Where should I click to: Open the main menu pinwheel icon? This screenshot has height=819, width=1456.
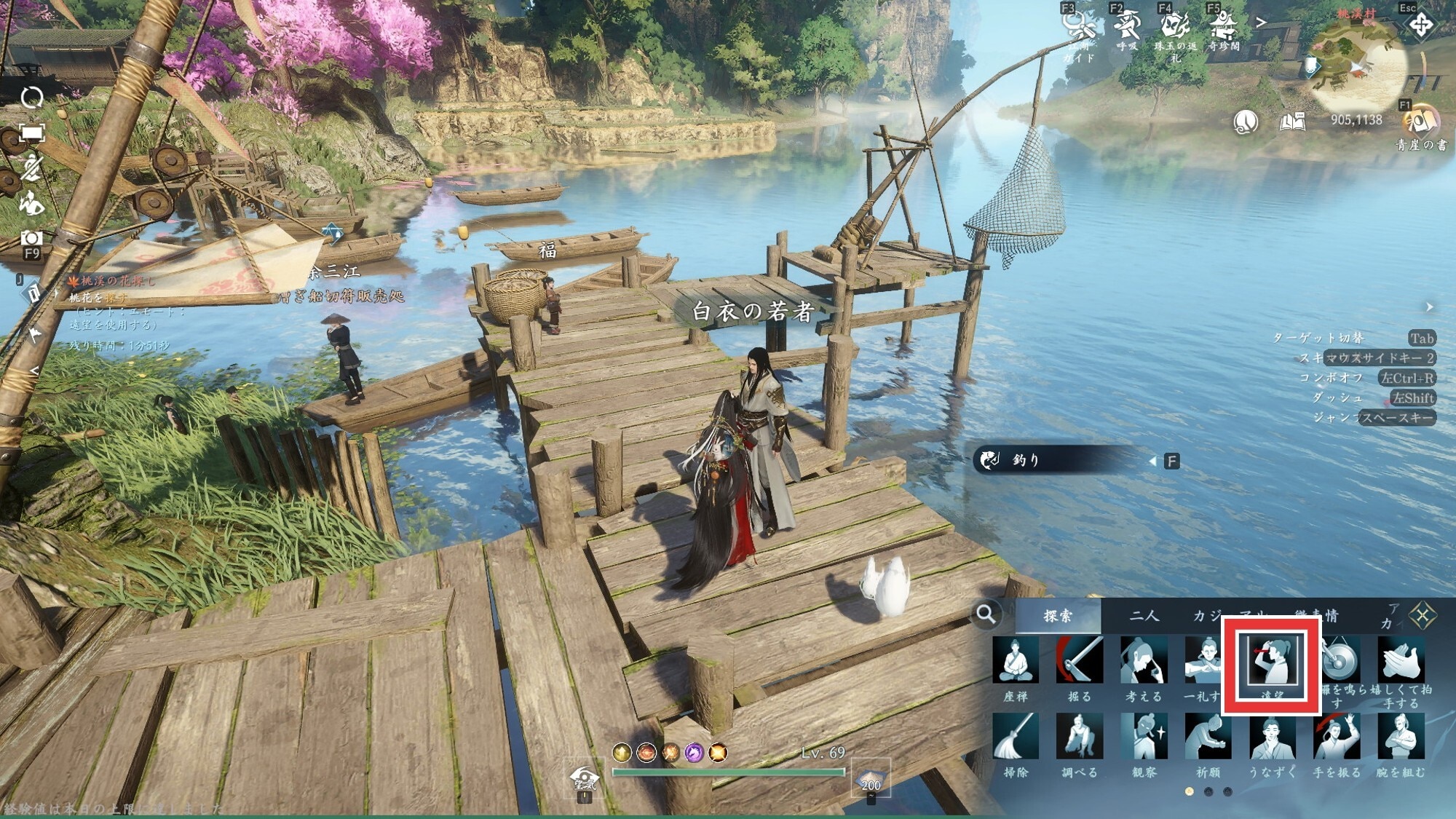pyautogui.click(x=1420, y=26)
